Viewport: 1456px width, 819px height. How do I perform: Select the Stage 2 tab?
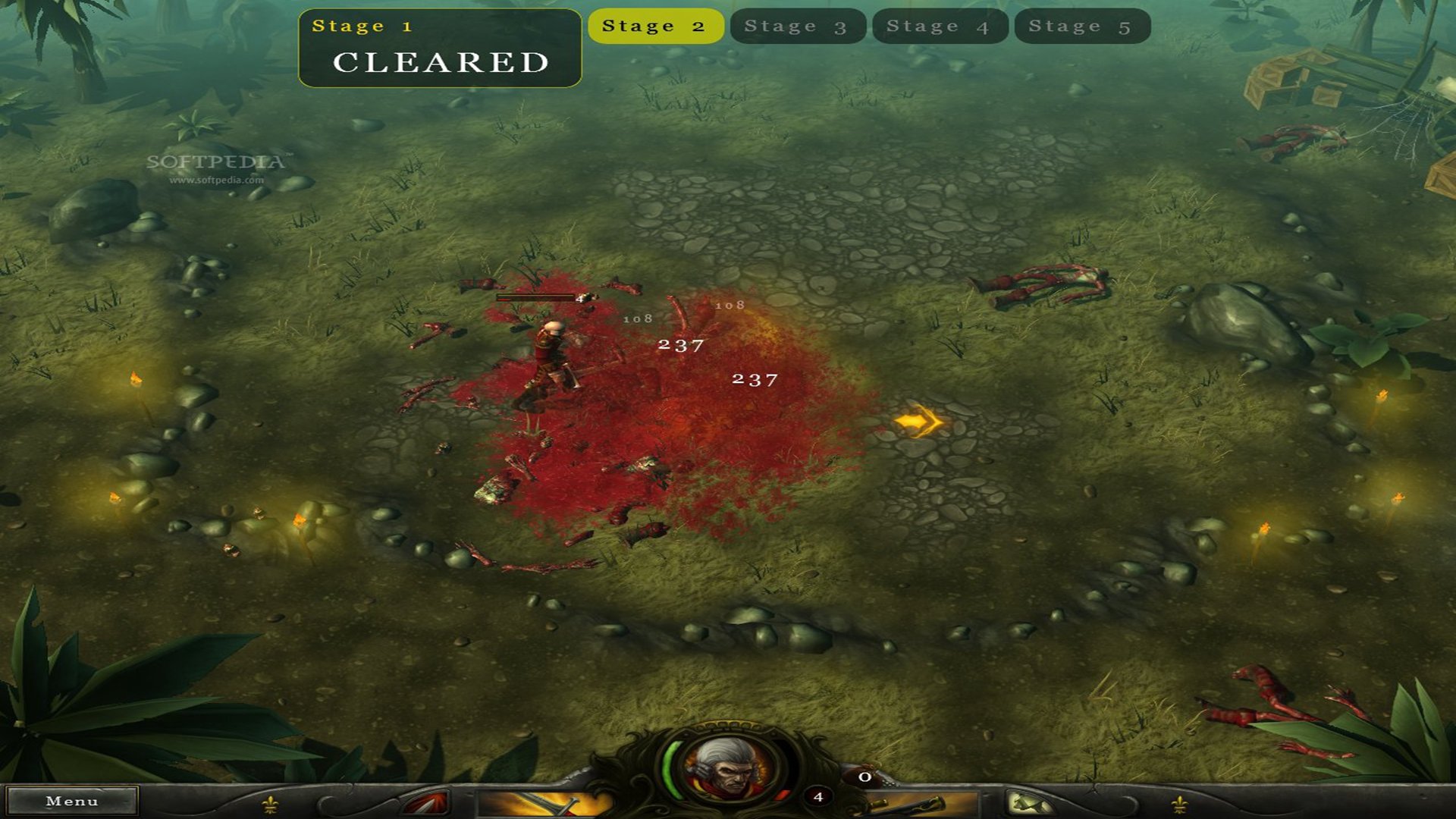655,27
